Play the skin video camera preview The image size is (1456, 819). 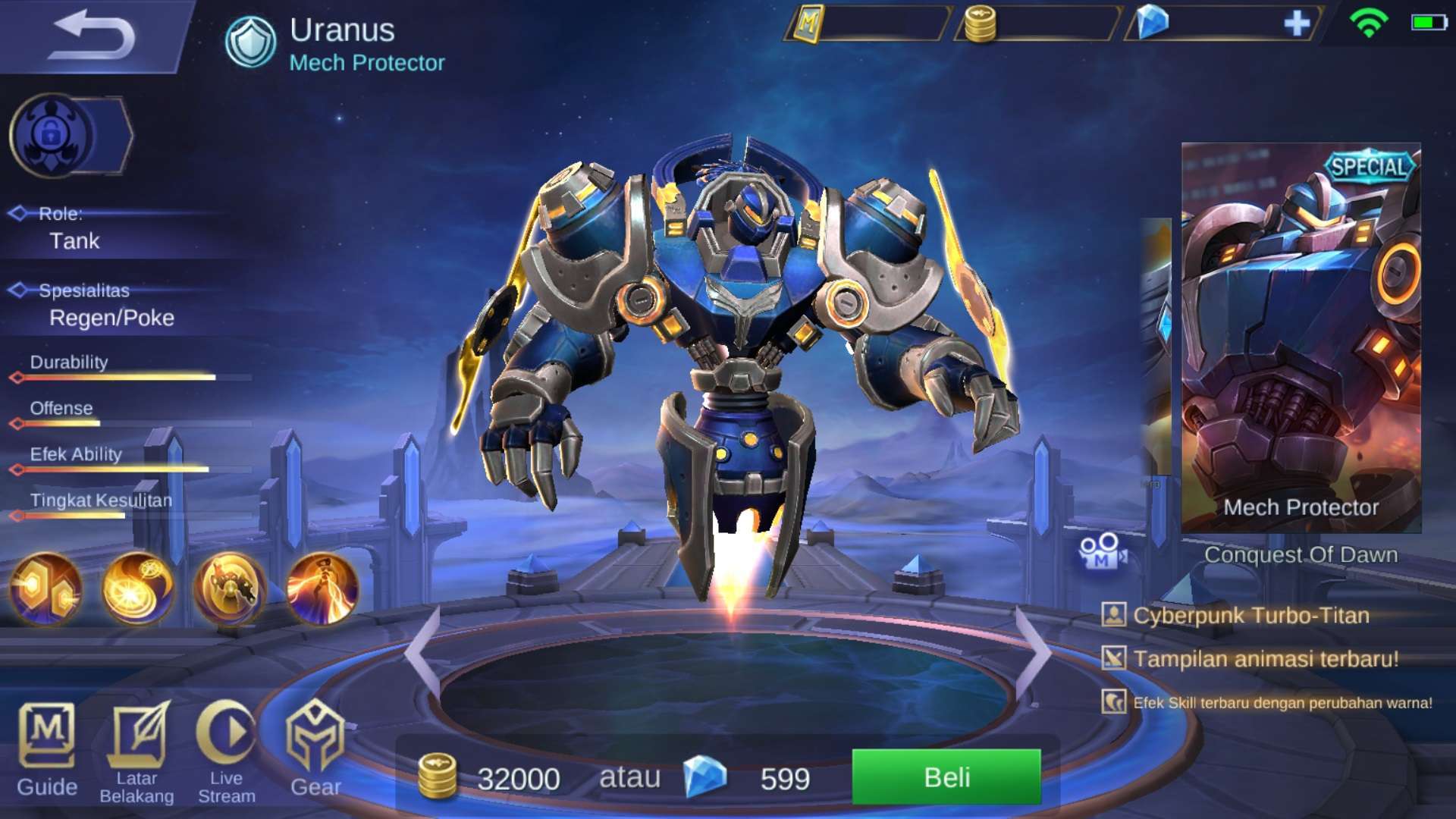pyautogui.click(x=1102, y=552)
